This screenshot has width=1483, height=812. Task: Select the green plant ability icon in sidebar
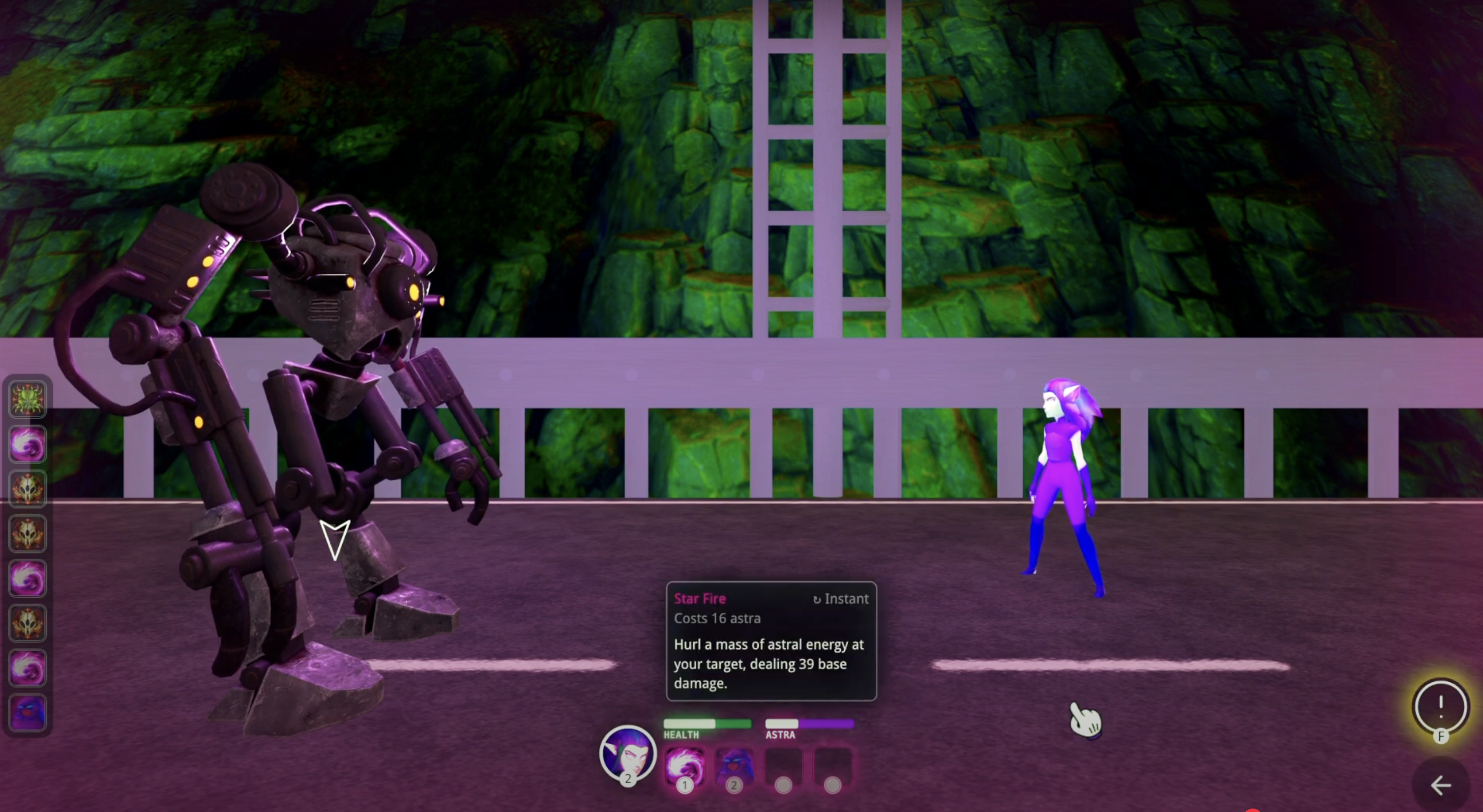(x=28, y=400)
